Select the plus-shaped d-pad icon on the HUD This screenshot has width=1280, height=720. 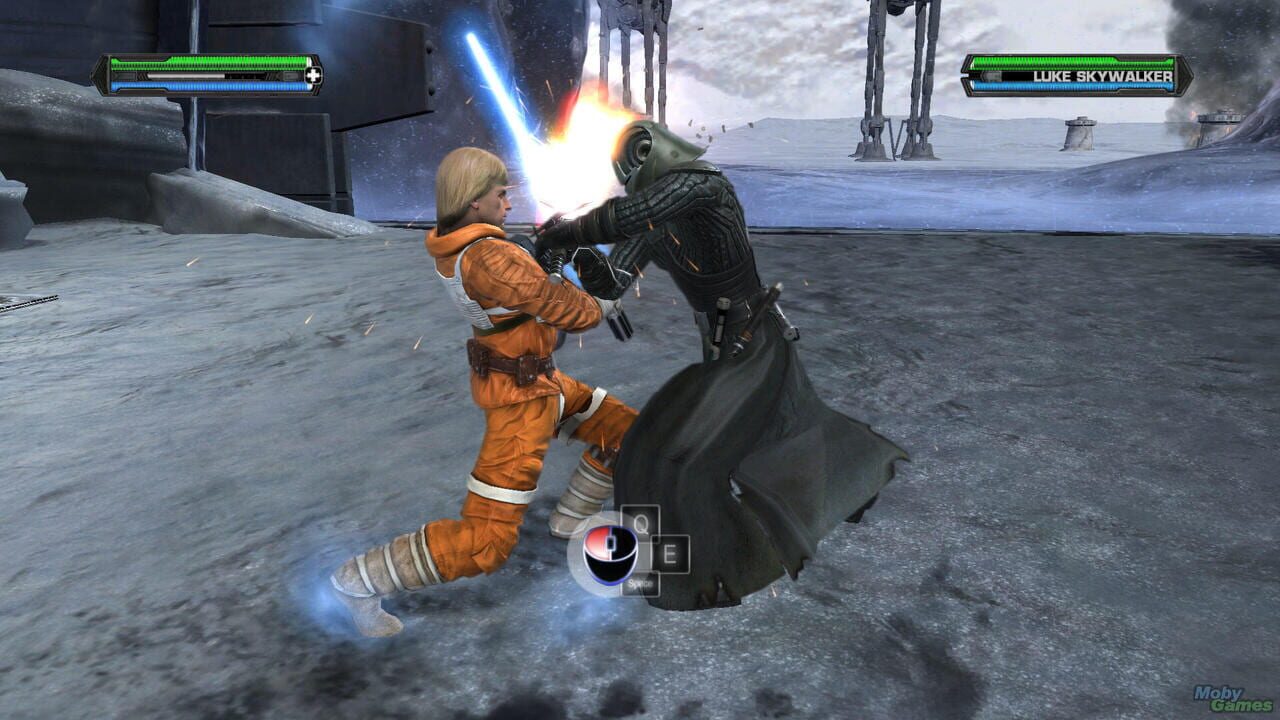314,75
